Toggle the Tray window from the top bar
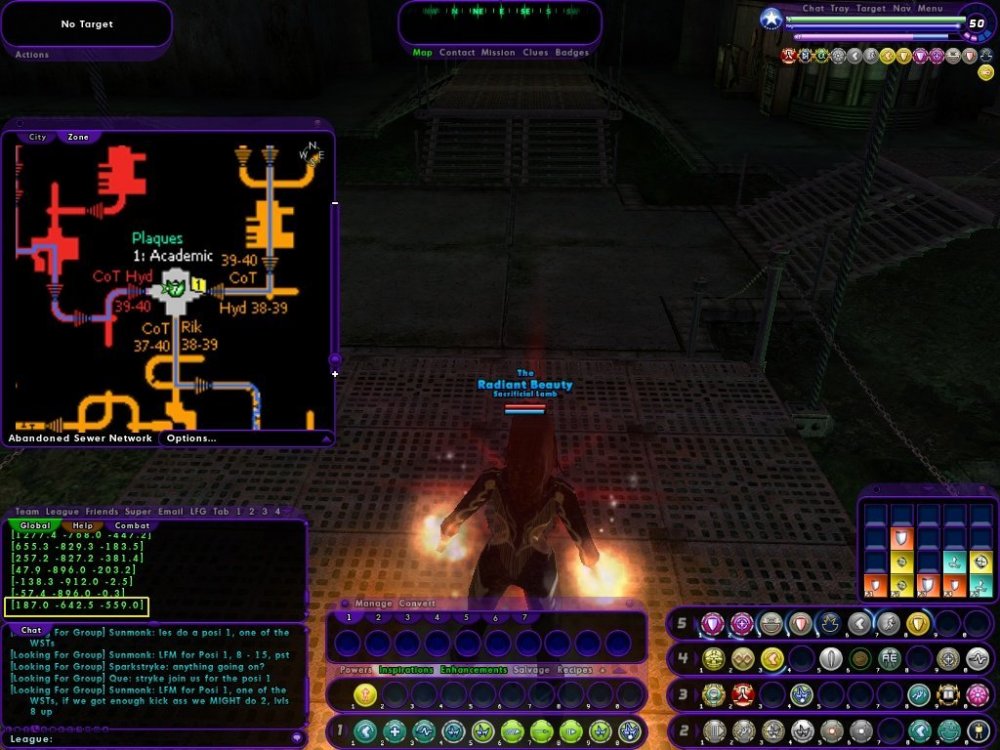The height and width of the screenshot is (750, 1000). pos(840,9)
